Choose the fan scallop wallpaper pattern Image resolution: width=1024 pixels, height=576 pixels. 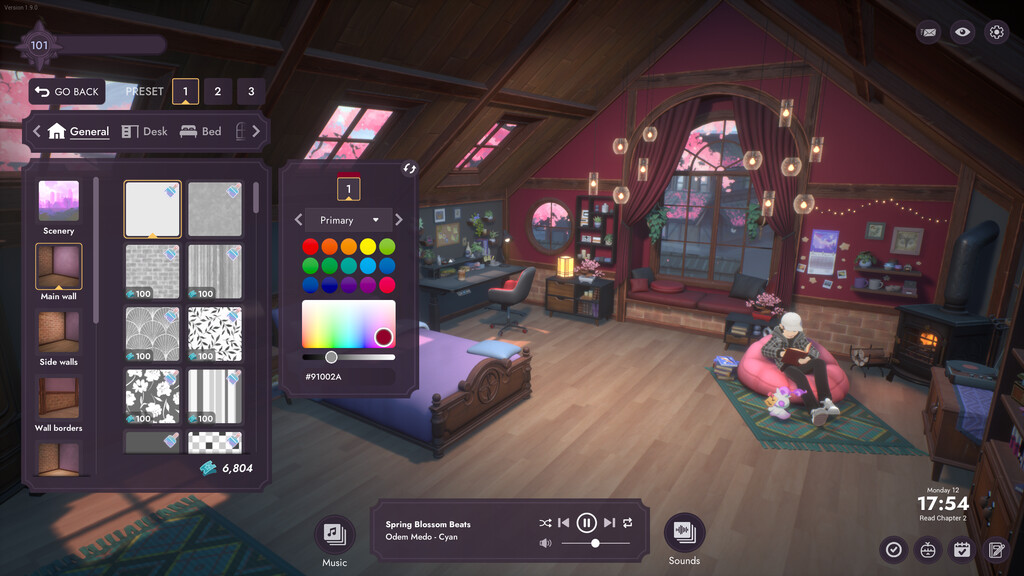pos(152,334)
